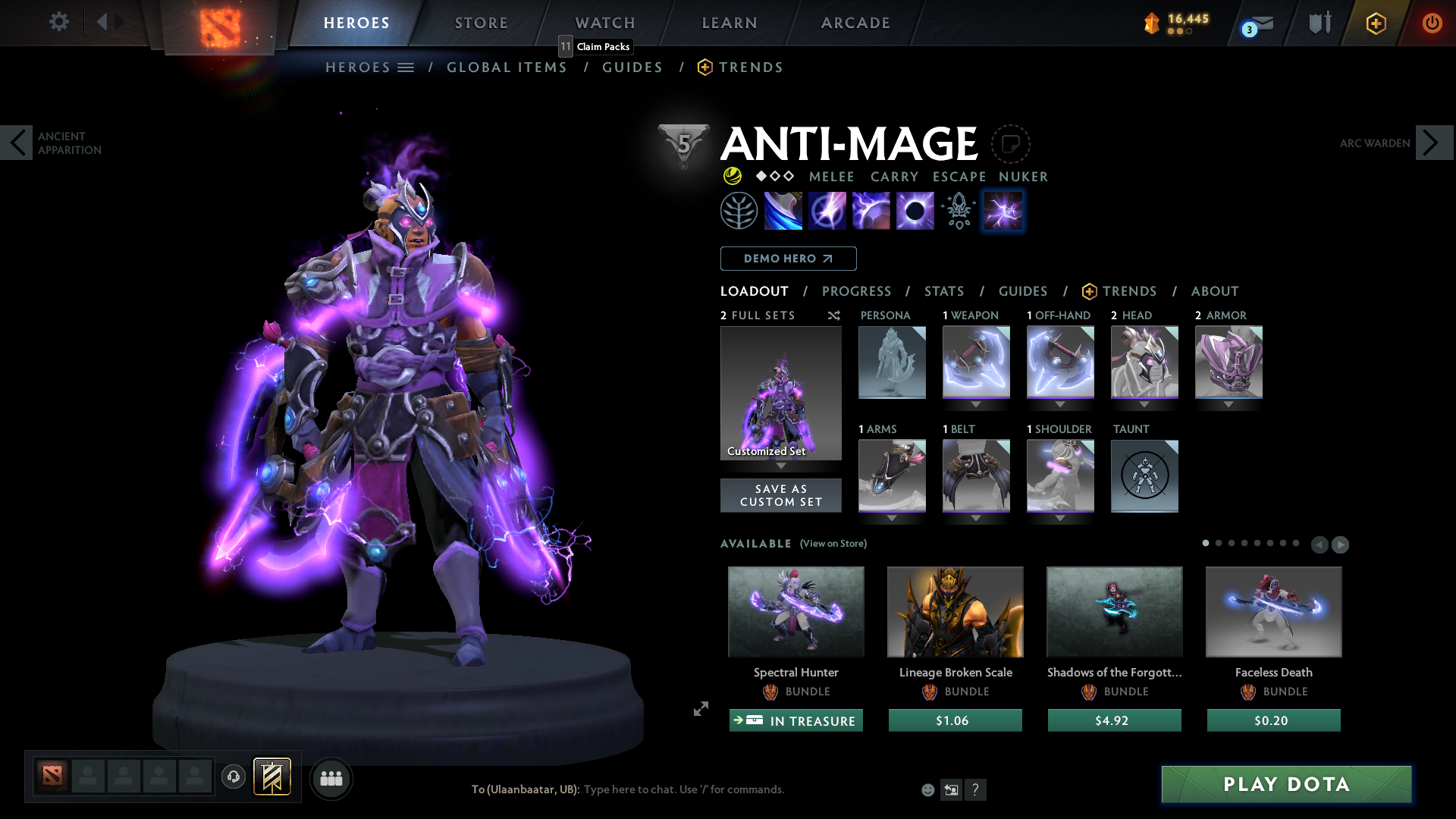Image resolution: width=1456 pixels, height=819 pixels.
Task: Expand the Weapon slot dropdown arrow
Action: click(x=976, y=405)
